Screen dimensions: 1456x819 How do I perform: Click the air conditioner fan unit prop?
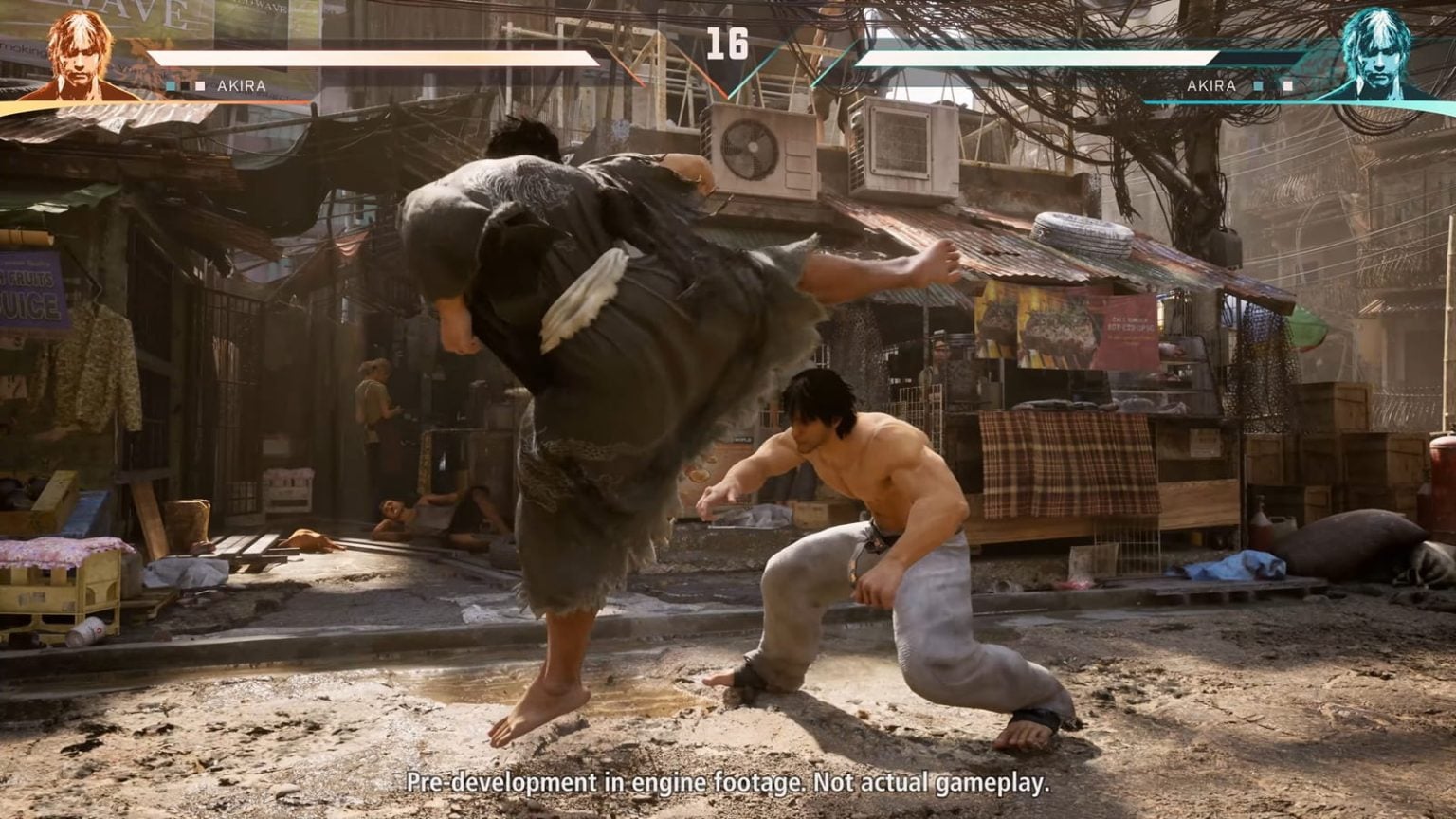[x=752, y=147]
